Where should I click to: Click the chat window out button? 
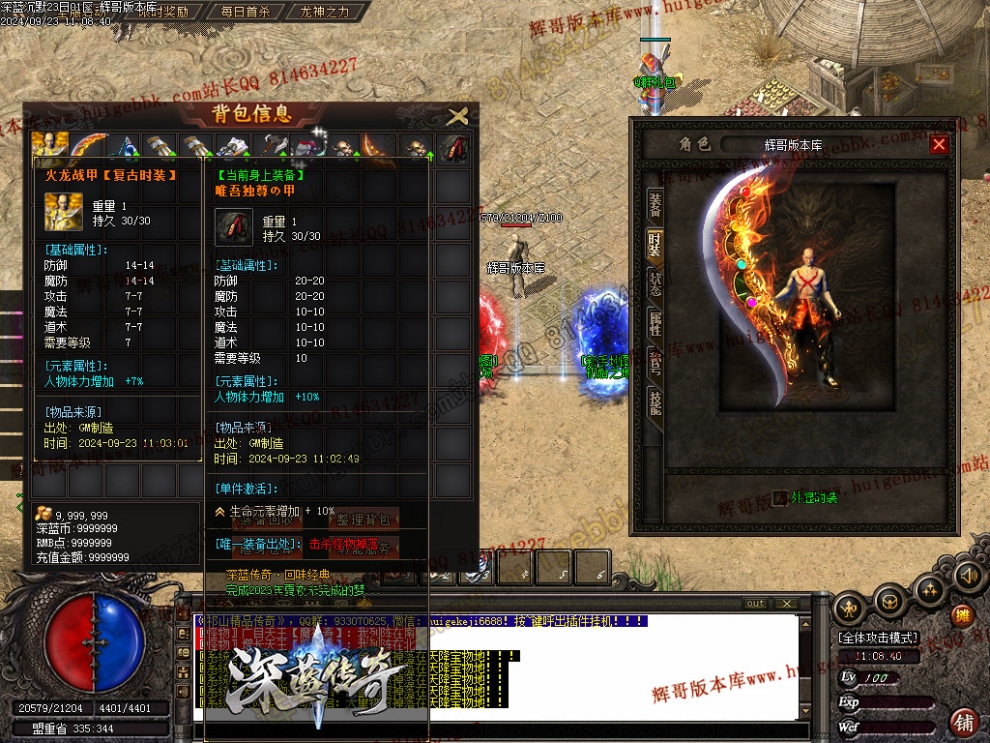(x=756, y=604)
